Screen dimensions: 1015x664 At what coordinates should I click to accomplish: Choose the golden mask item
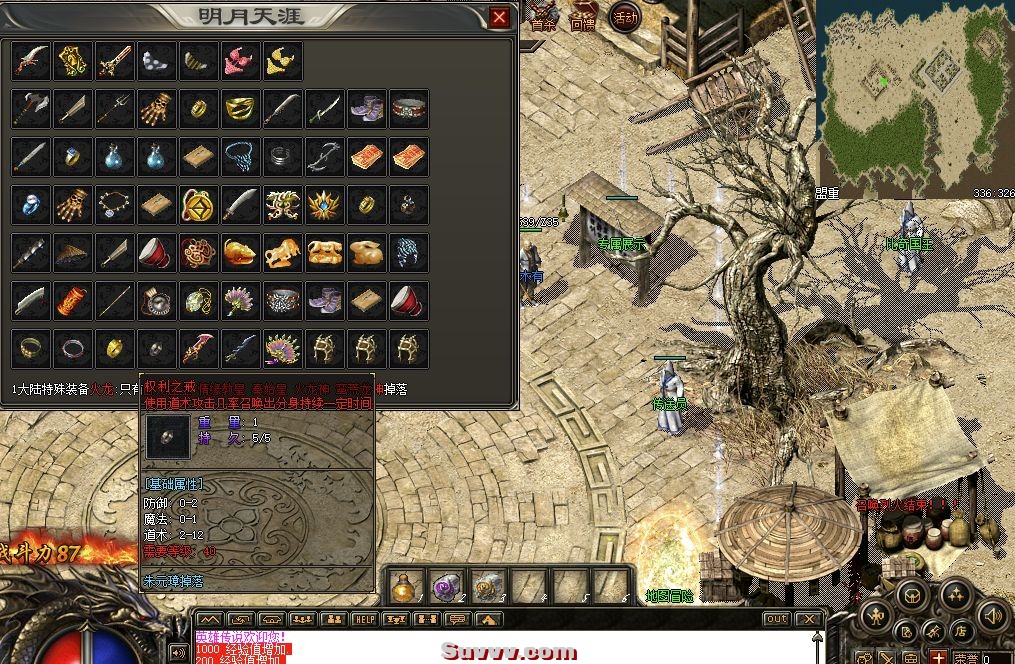click(x=241, y=108)
